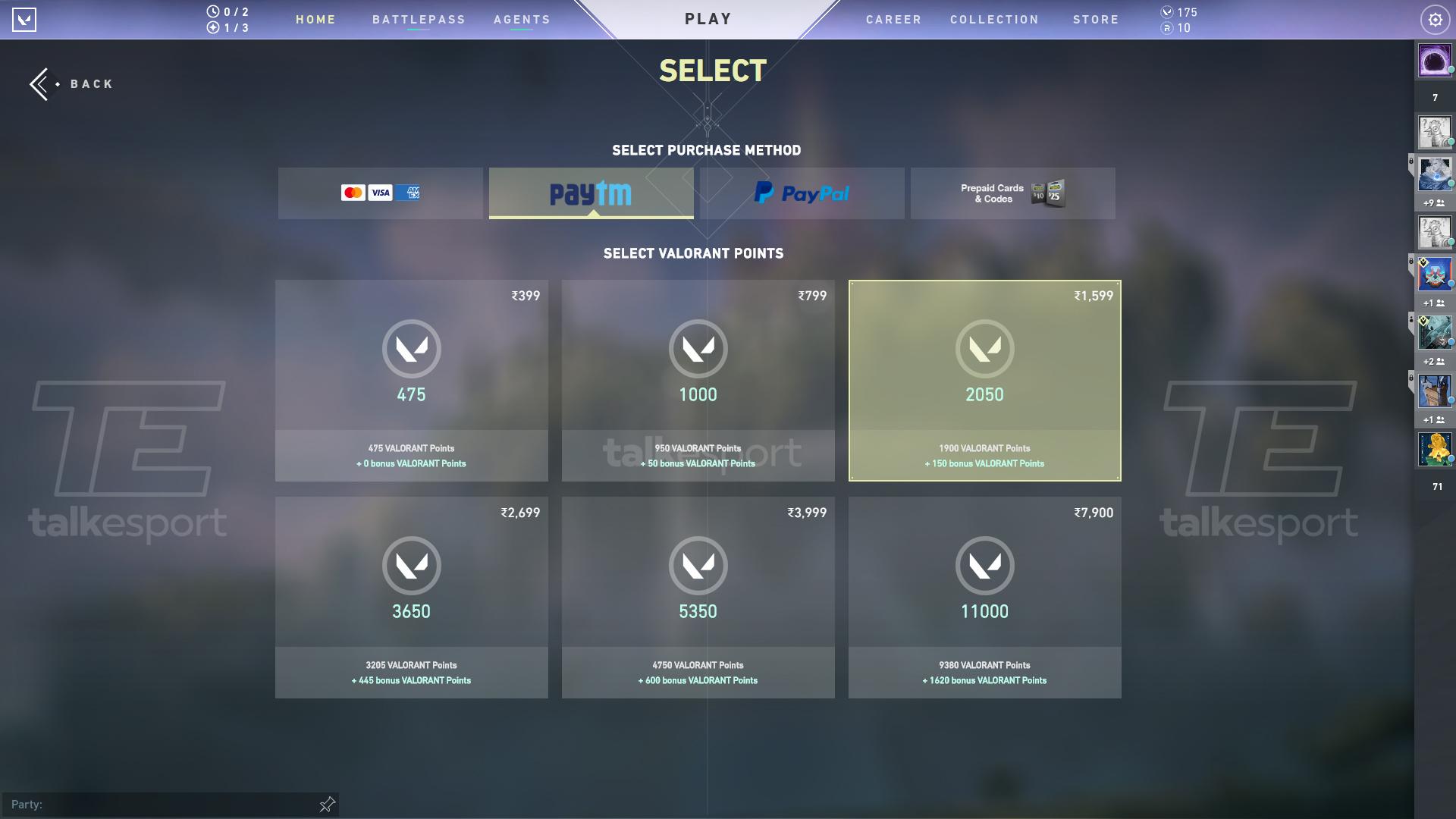Switch to the Battlepass tab

[419, 20]
